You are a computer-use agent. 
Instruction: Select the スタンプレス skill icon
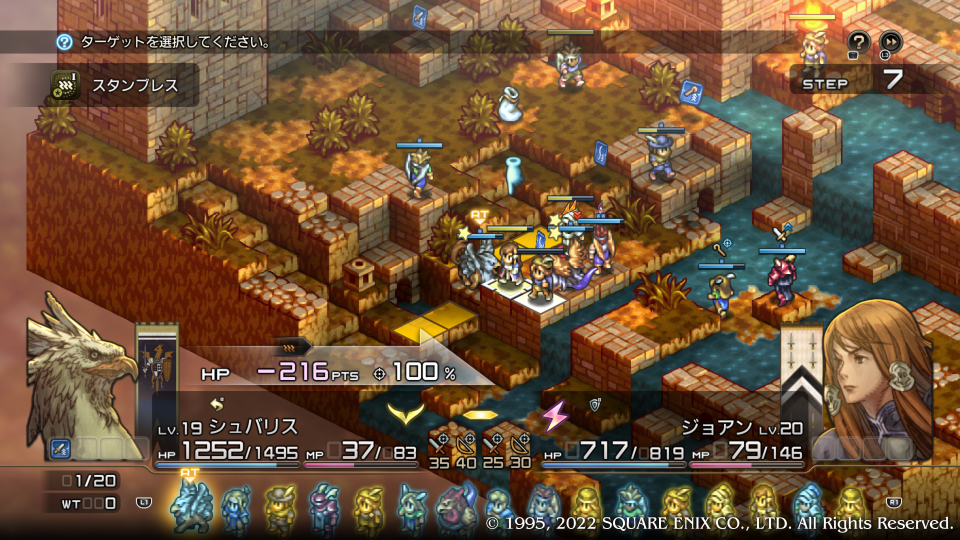tap(65, 85)
